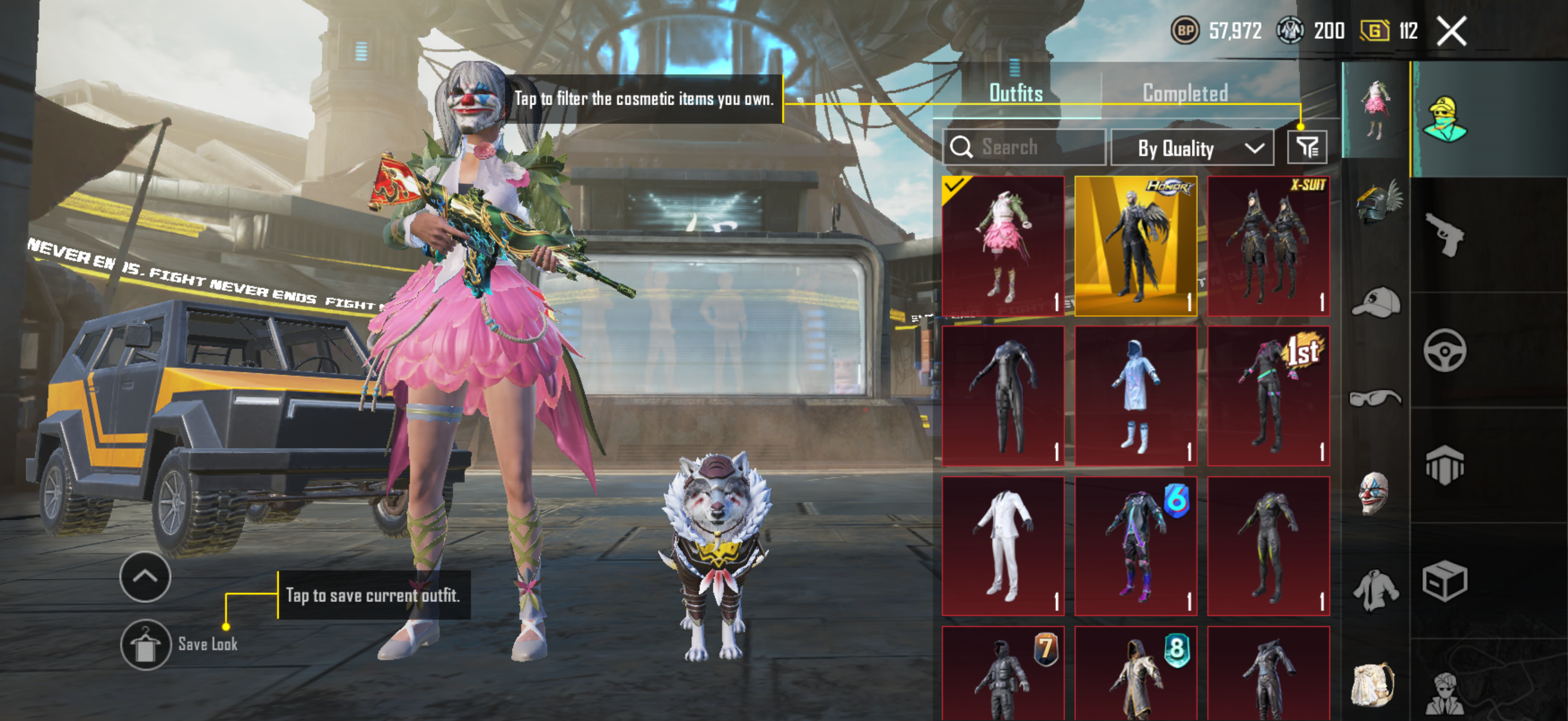Screen dimensions: 1568x721
Task: Choose the outfit with the 1st badge
Action: [1268, 396]
